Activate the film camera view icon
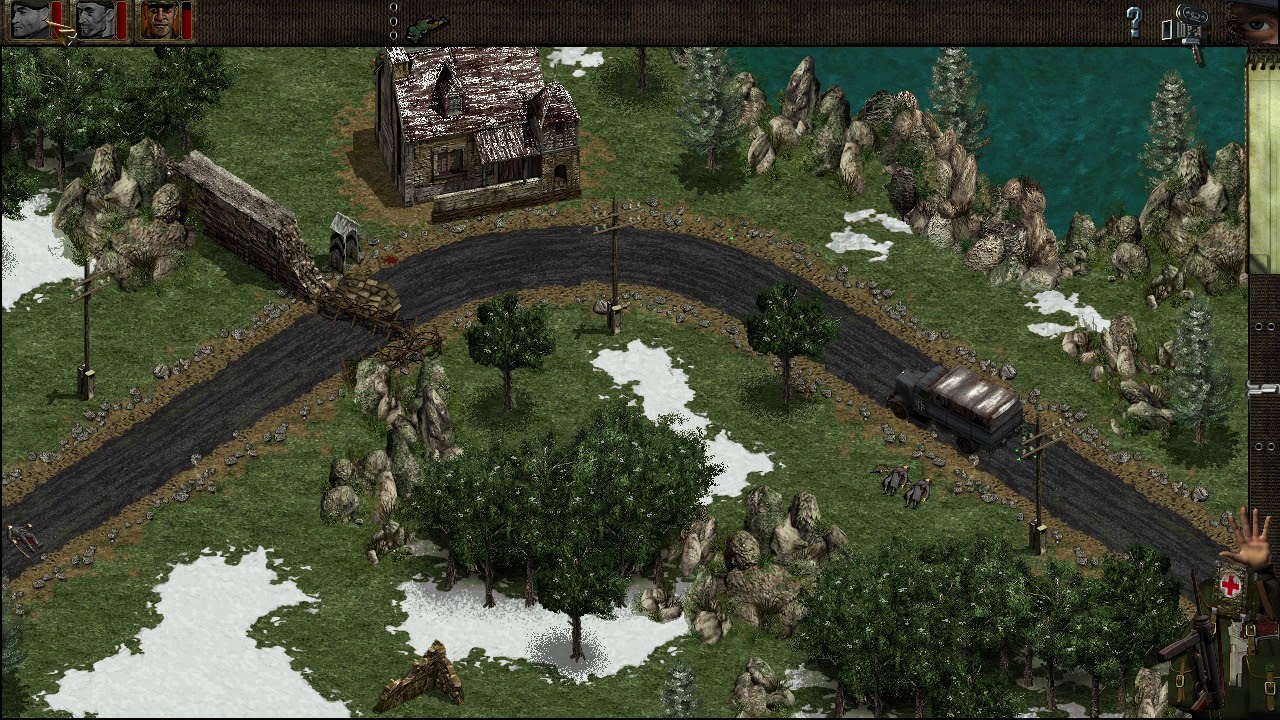The height and width of the screenshot is (720, 1280). pyautogui.click(x=1191, y=24)
